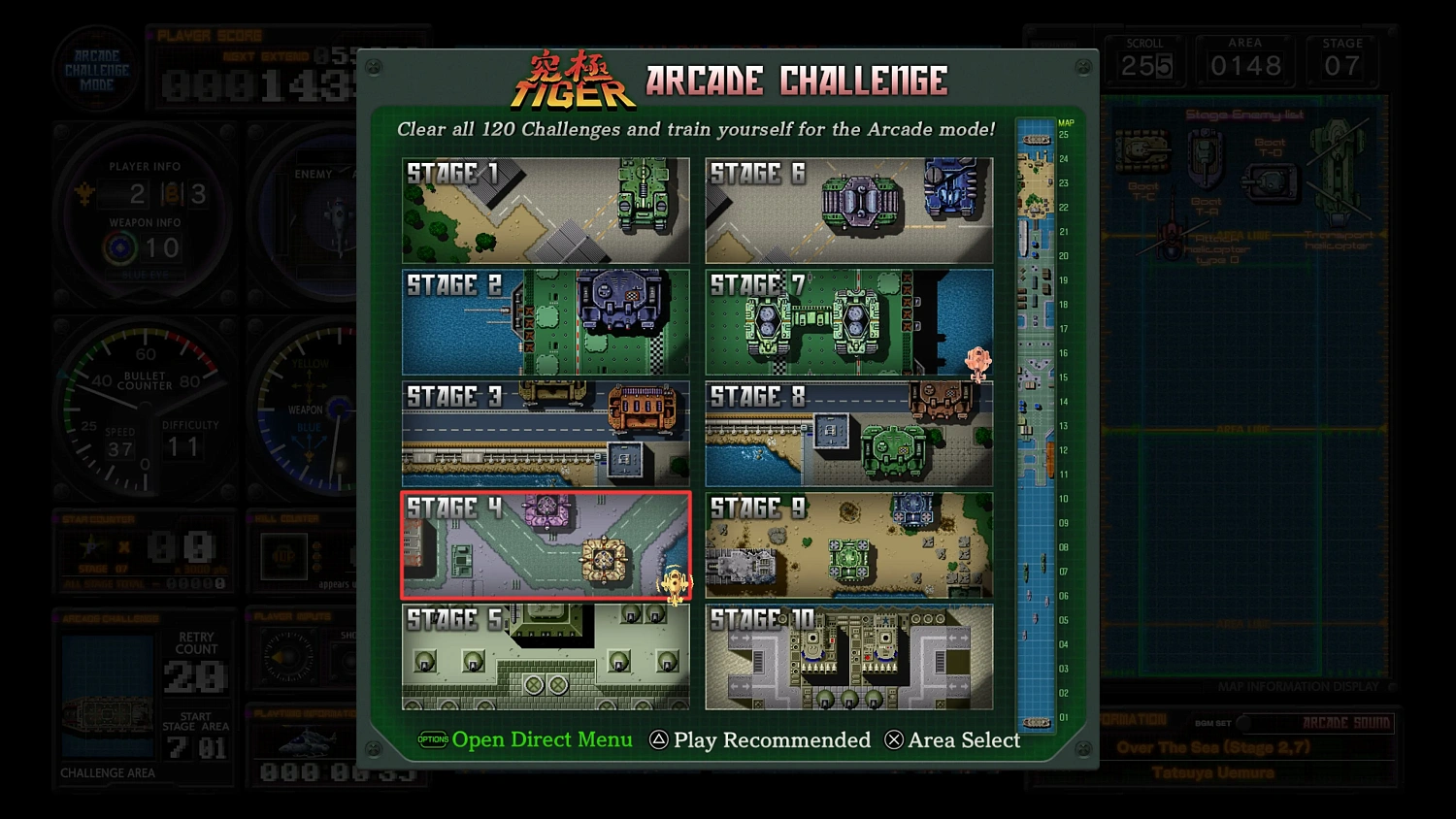Screen dimensions: 1456x819
Task: Select the highlighted Stage 4 preview
Action: [546, 545]
